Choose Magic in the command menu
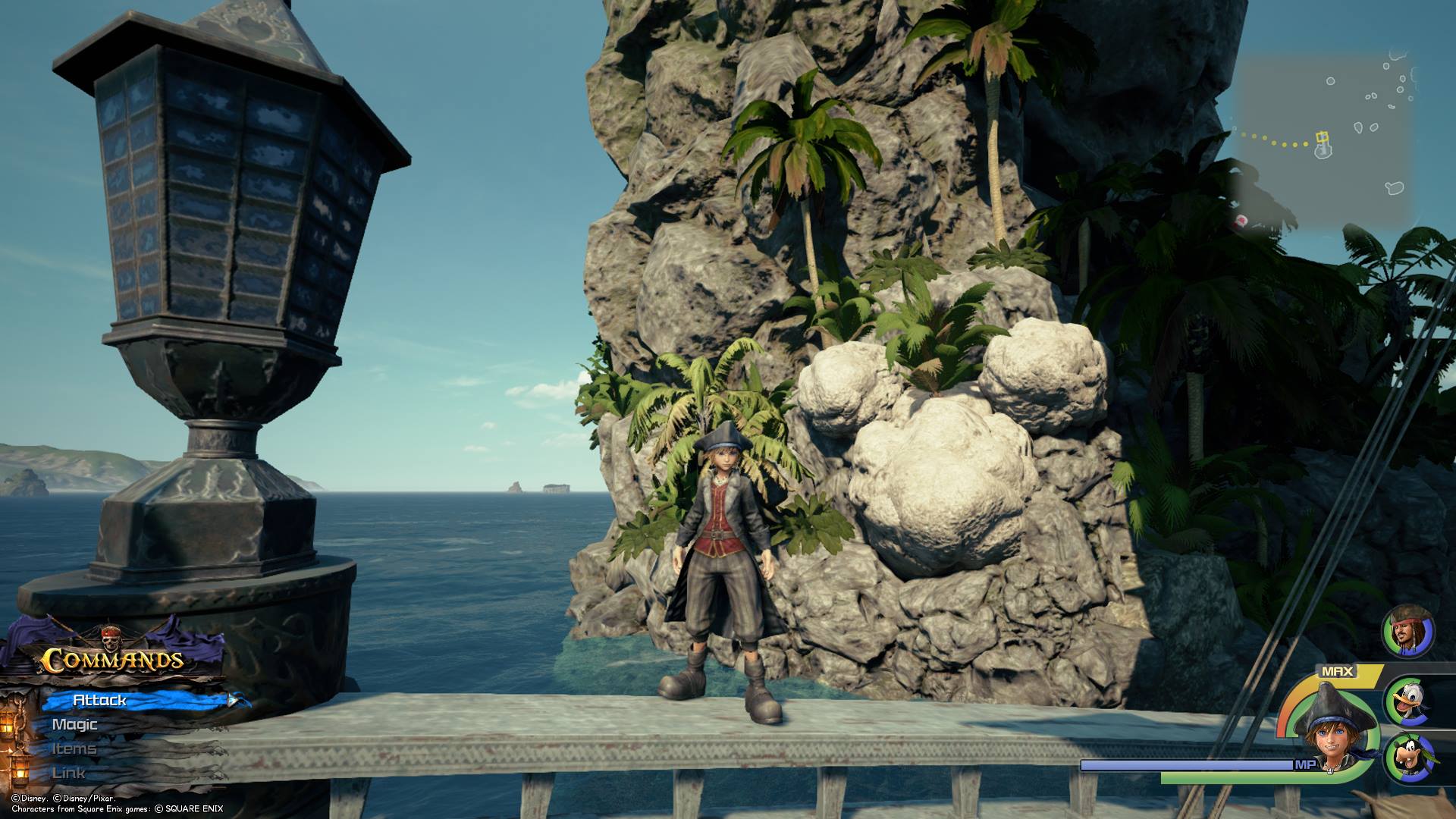 (x=74, y=724)
